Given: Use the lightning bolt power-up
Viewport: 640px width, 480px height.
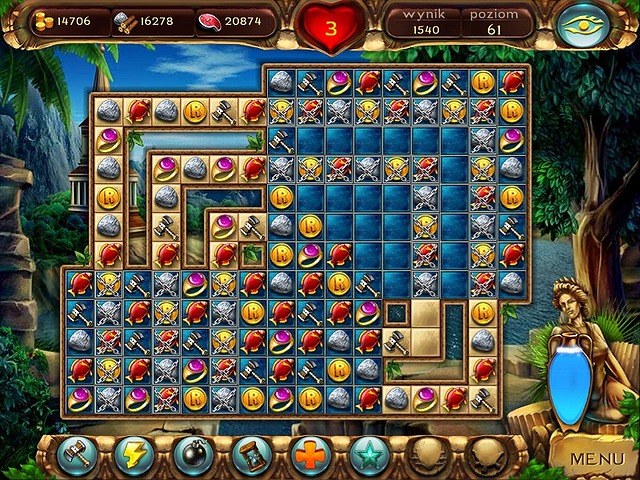Looking at the screenshot, I should point(134,455).
